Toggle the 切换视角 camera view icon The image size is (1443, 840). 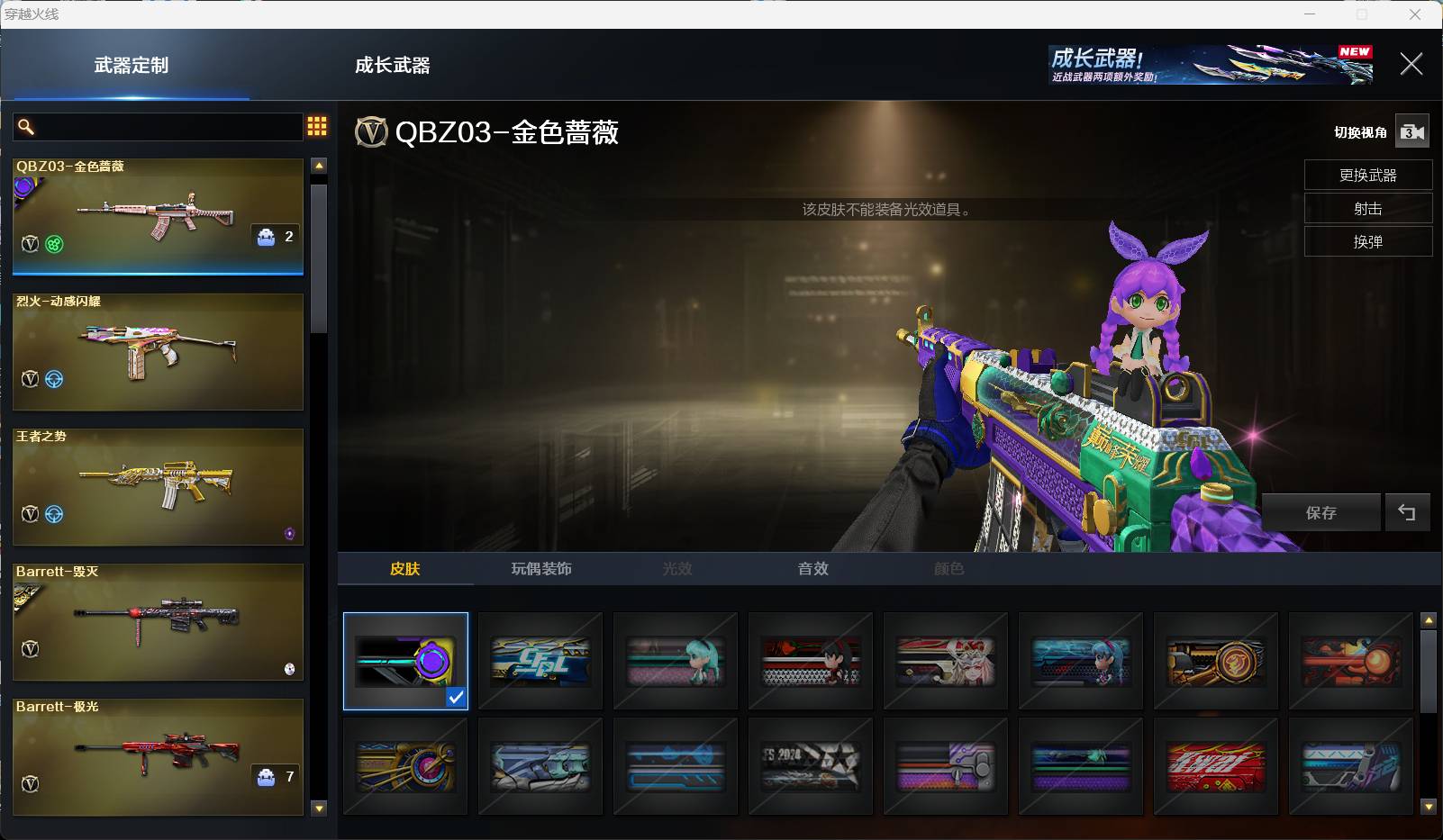pos(1411,132)
